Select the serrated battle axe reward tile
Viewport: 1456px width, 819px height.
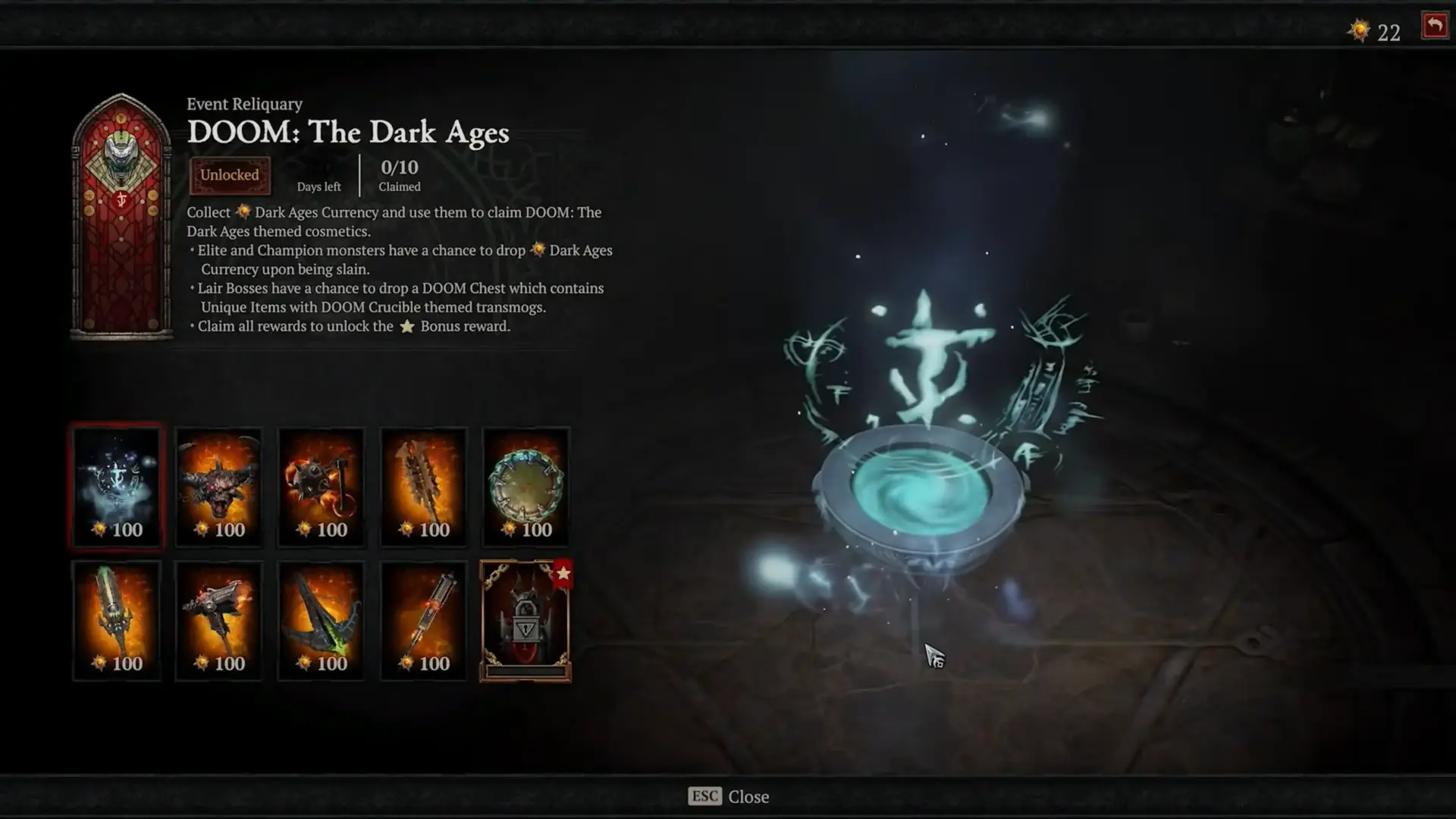click(x=423, y=485)
